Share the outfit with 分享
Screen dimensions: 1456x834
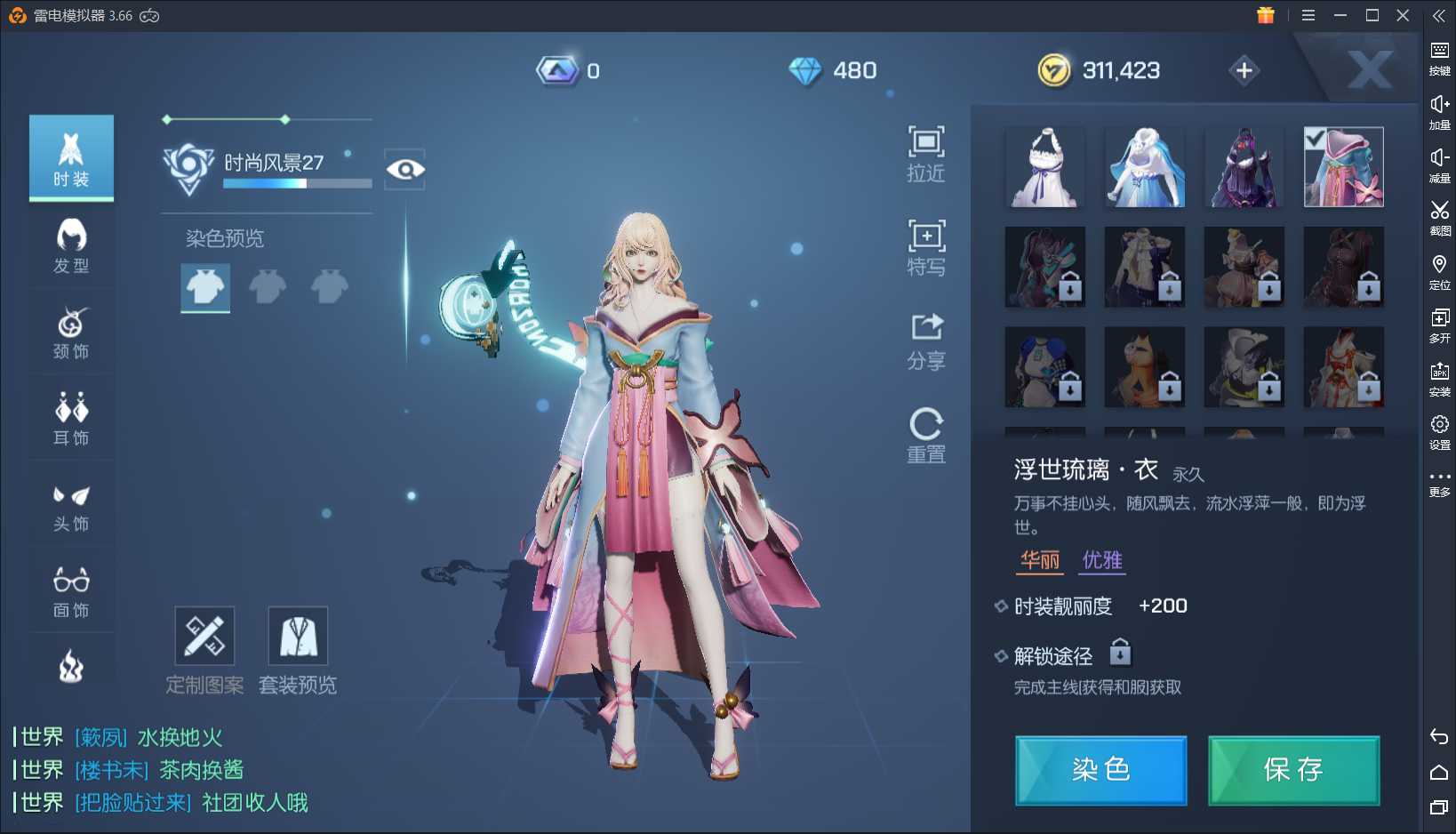tap(925, 341)
